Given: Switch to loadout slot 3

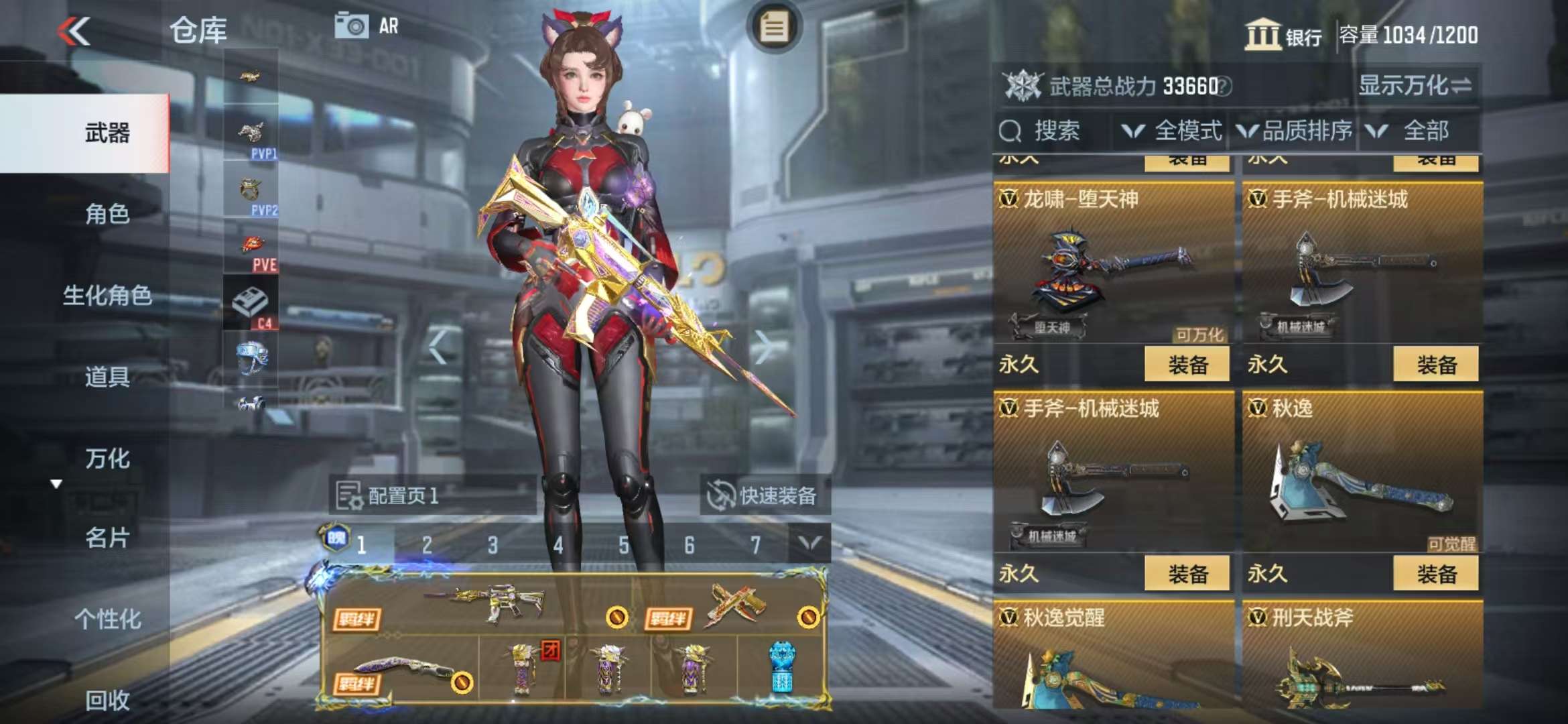Looking at the screenshot, I should click(x=493, y=545).
